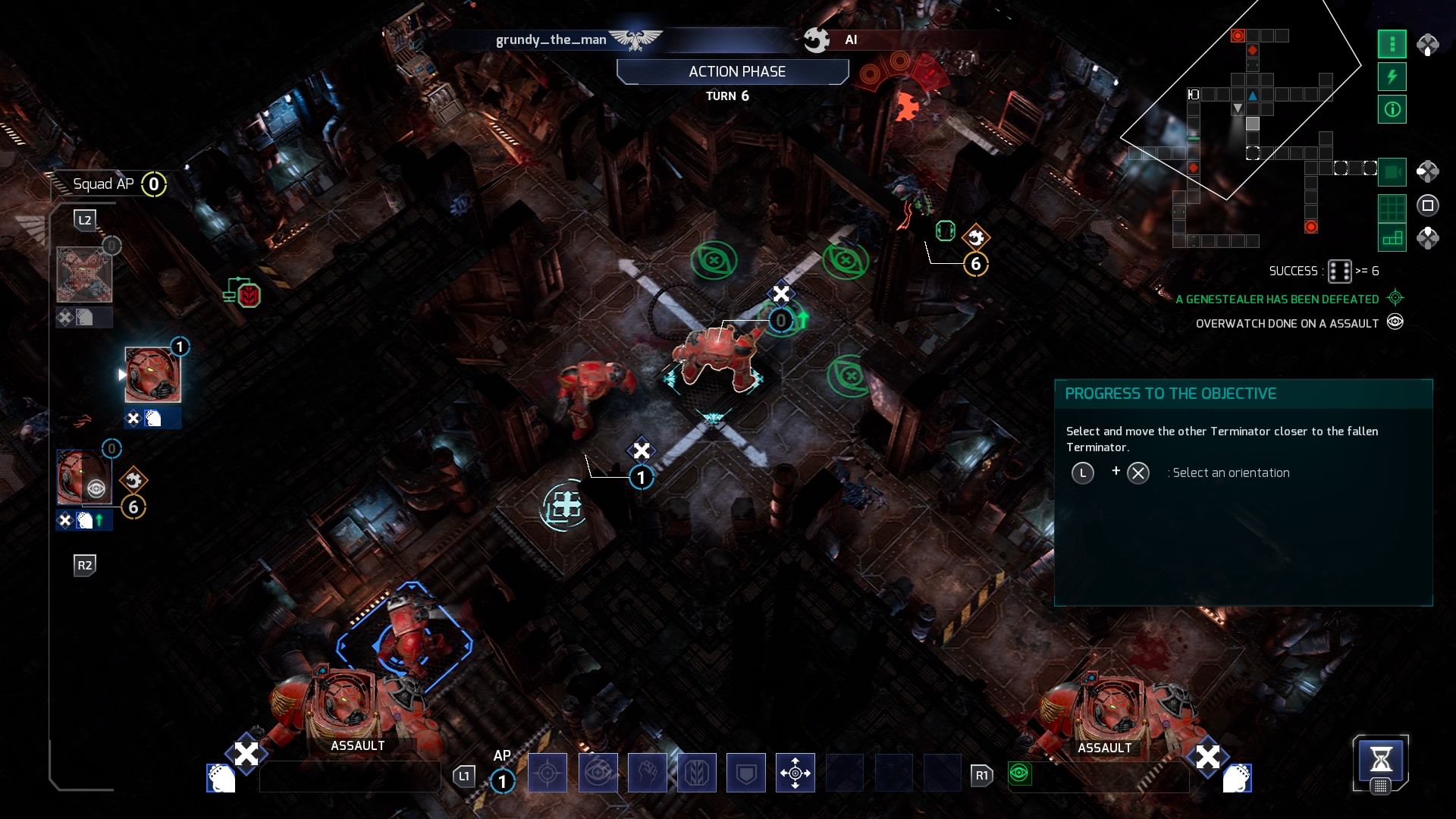Select the overwatch Terminator portrait

[83, 478]
